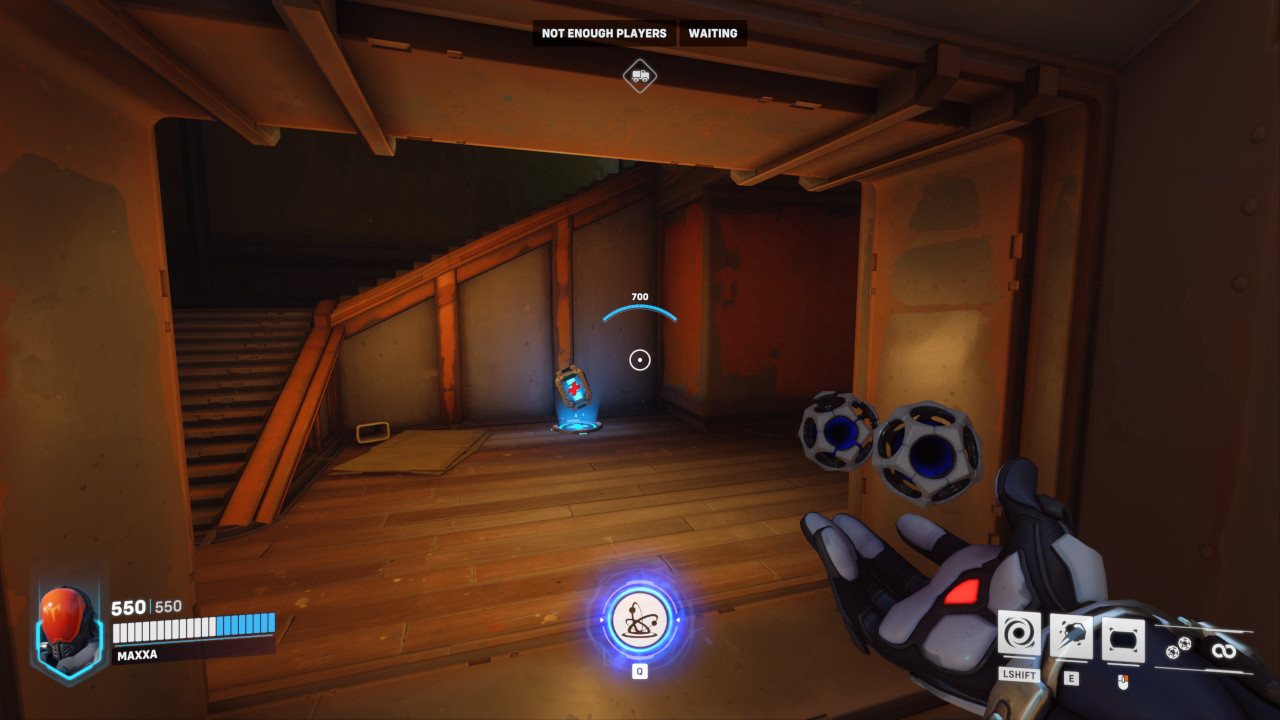
Task: Select the WAITING status tab
Action: (711, 33)
